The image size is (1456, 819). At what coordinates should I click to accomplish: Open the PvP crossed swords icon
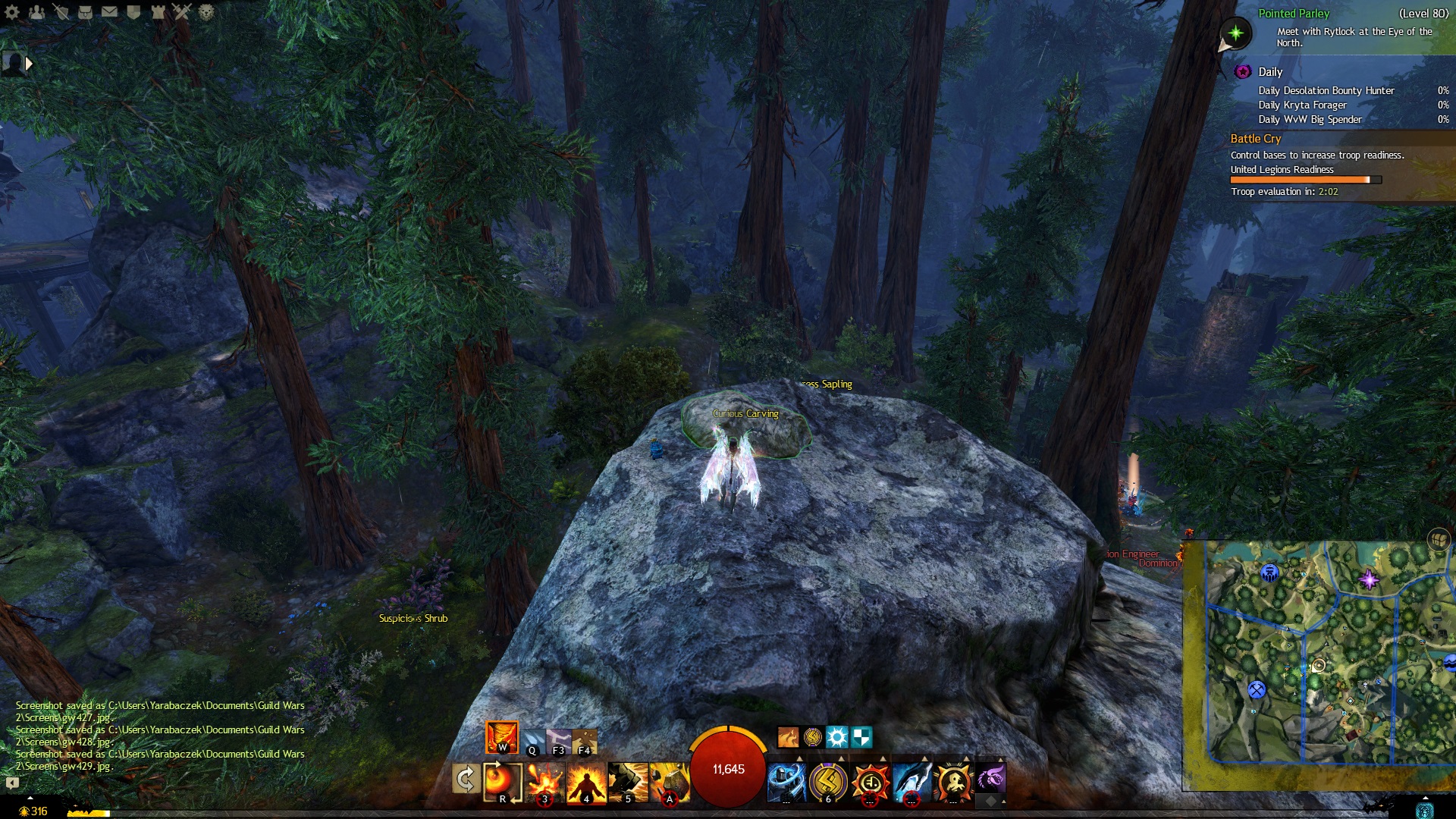coord(182,11)
